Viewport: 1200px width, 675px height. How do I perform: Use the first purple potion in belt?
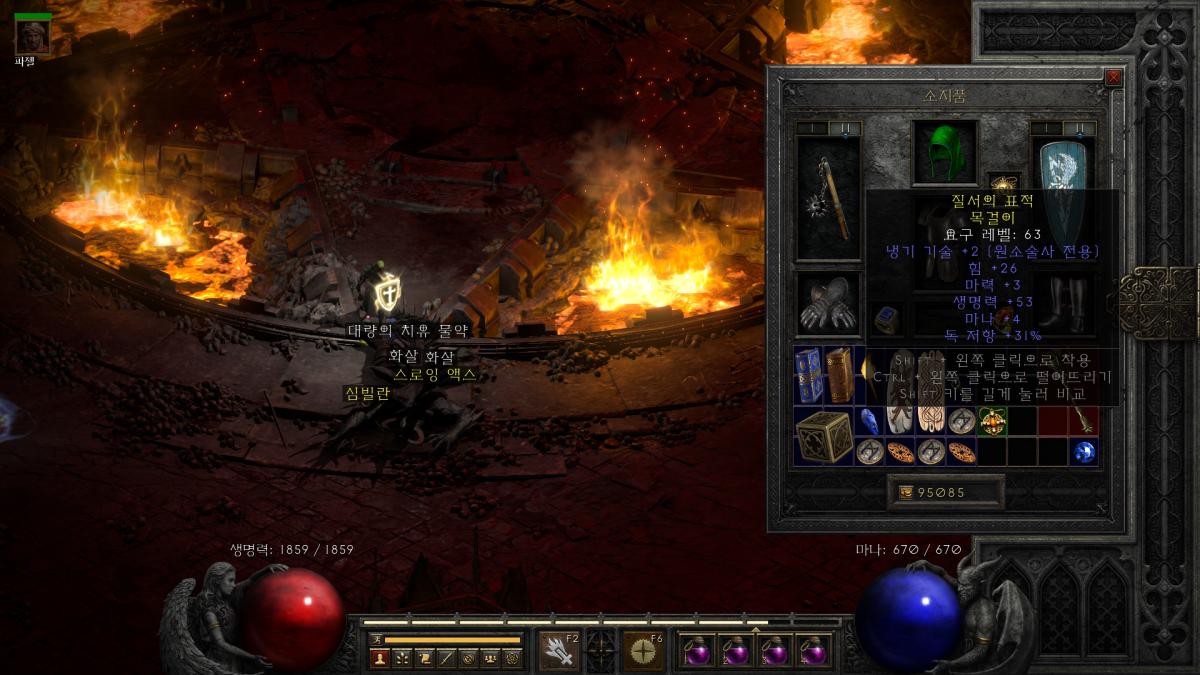[x=696, y=652]
